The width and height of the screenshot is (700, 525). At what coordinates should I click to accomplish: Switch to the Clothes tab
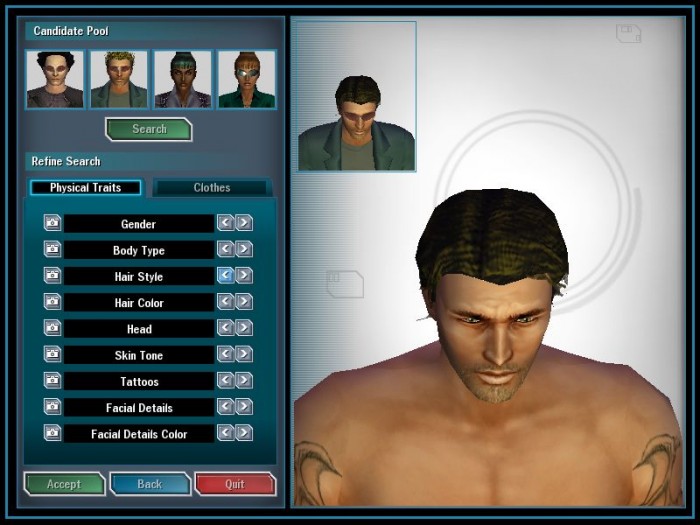coord(211,188)
